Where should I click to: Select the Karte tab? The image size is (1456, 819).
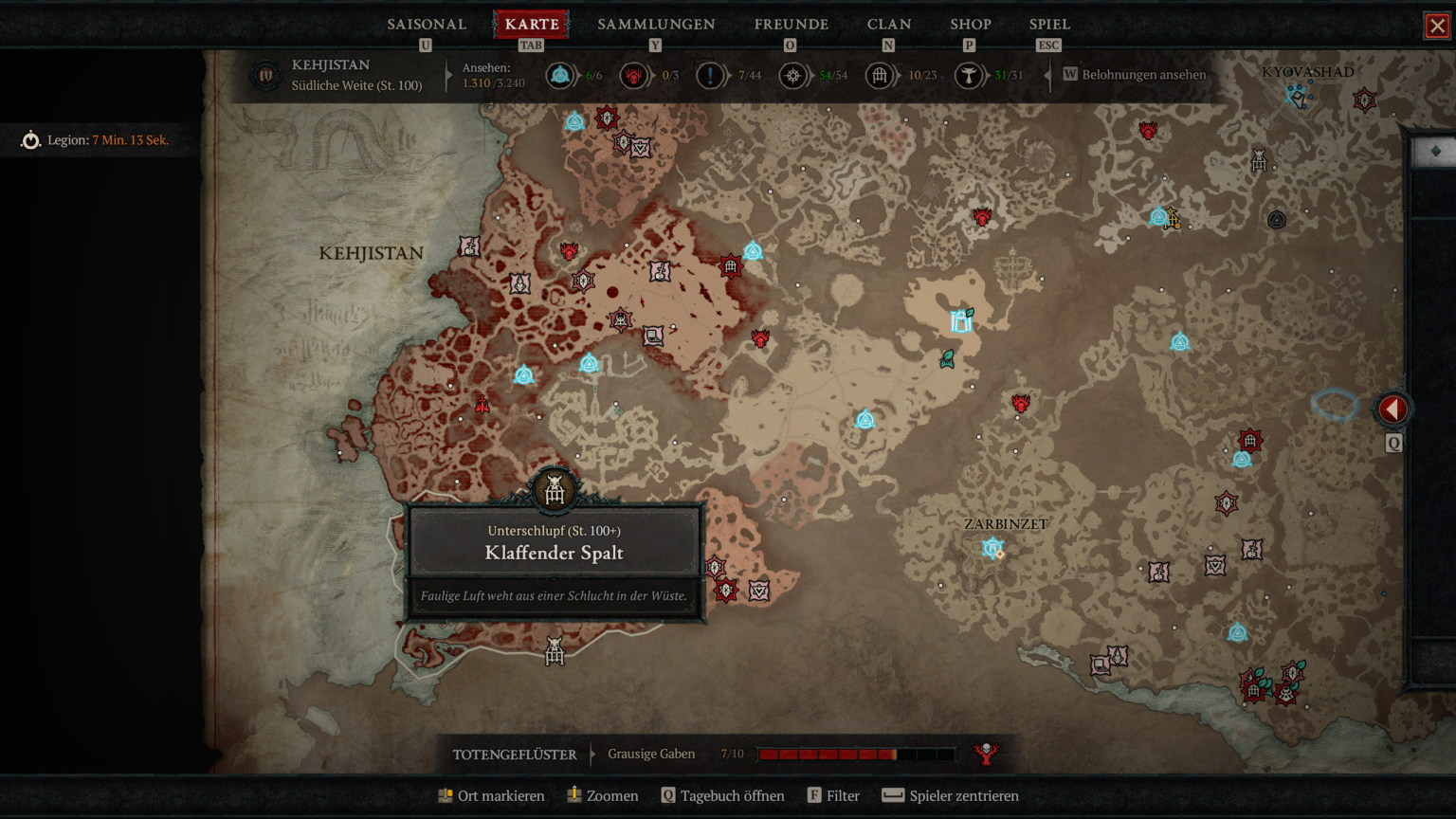[x=531, y=25]
